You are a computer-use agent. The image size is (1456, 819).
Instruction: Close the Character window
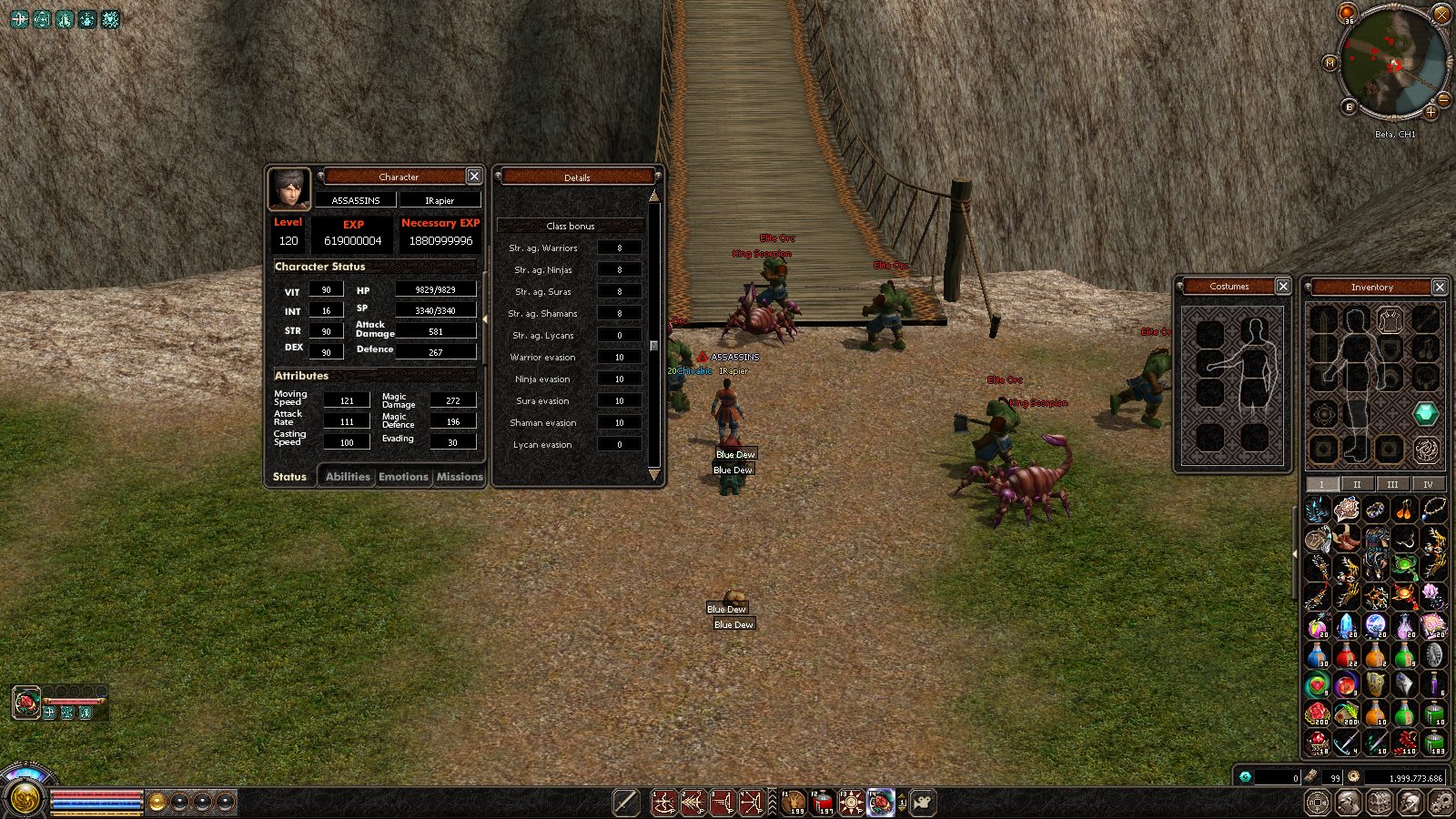coord(474,177)
